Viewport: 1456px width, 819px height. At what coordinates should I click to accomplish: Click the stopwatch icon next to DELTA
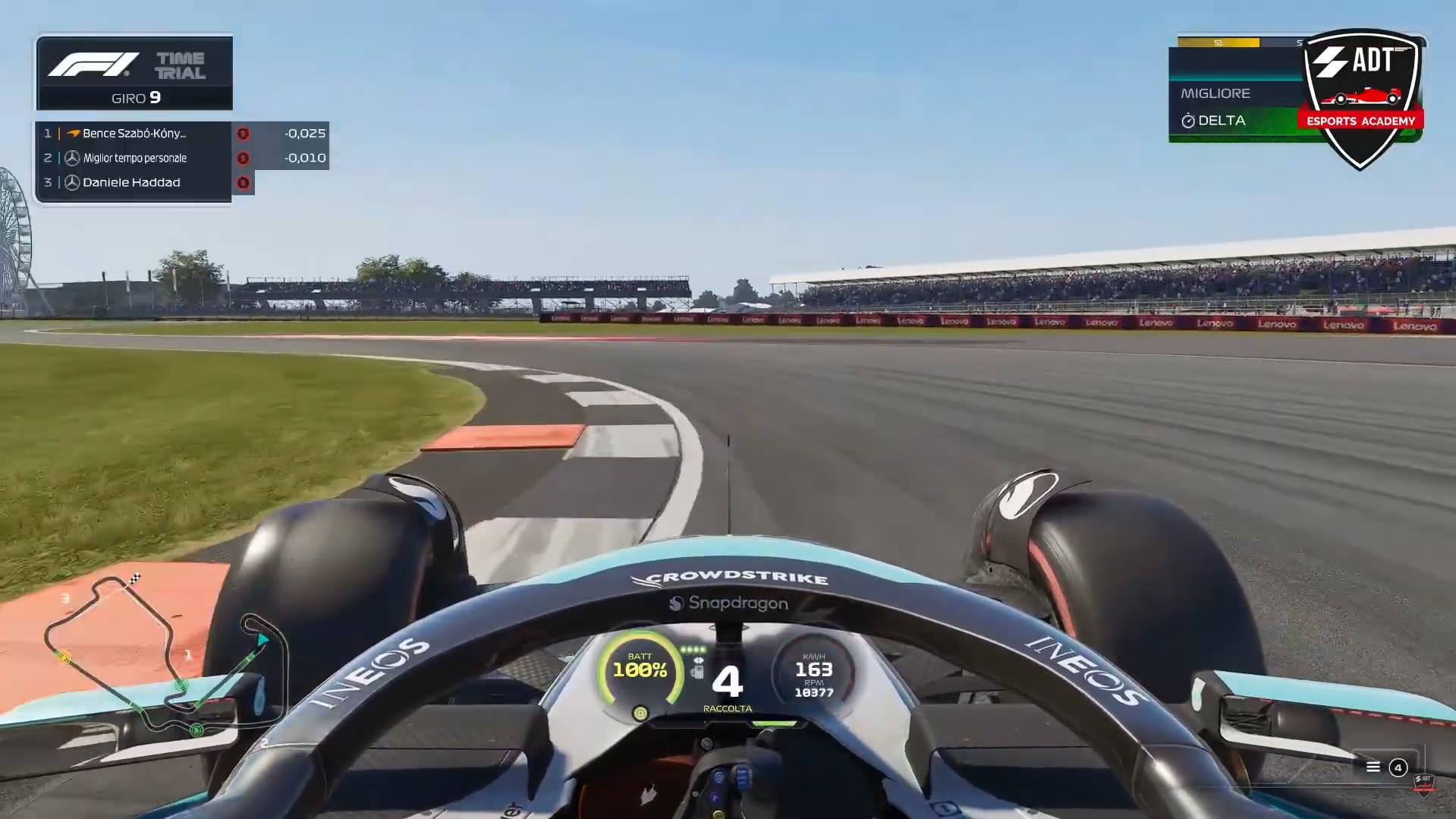1189,121
